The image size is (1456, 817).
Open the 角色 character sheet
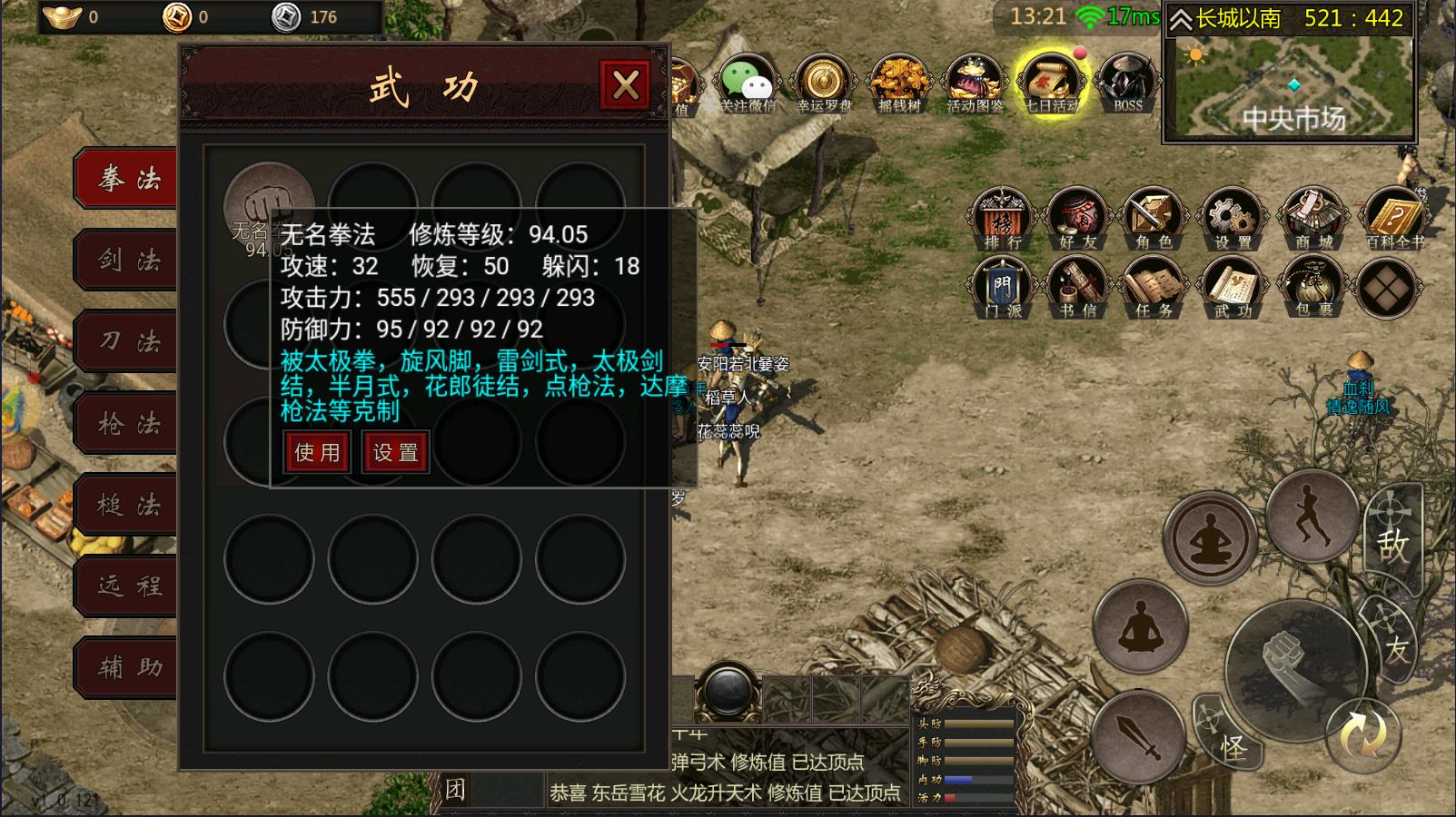click(x=1154, y=219)
